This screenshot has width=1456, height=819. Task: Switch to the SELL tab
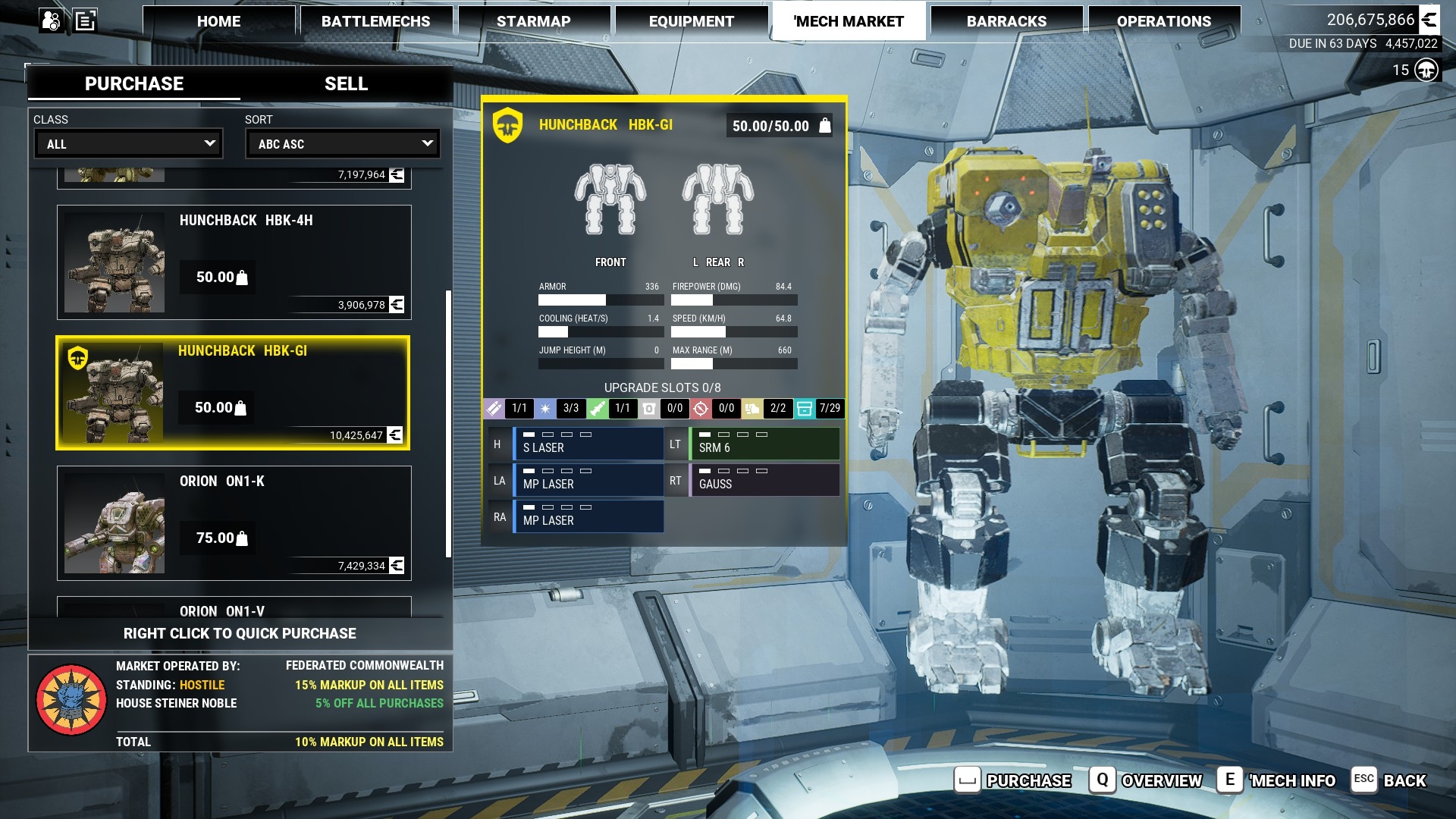[x=346, y=83]
